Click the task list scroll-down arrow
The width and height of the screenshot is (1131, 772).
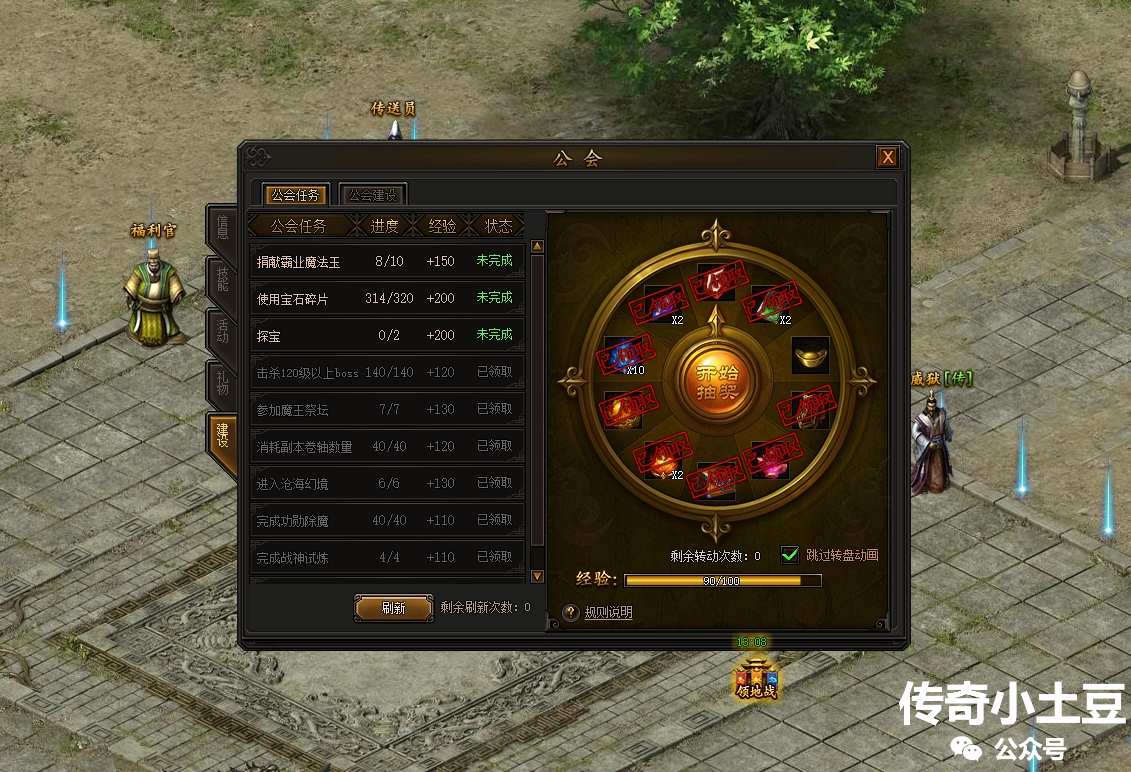point(537,576)
